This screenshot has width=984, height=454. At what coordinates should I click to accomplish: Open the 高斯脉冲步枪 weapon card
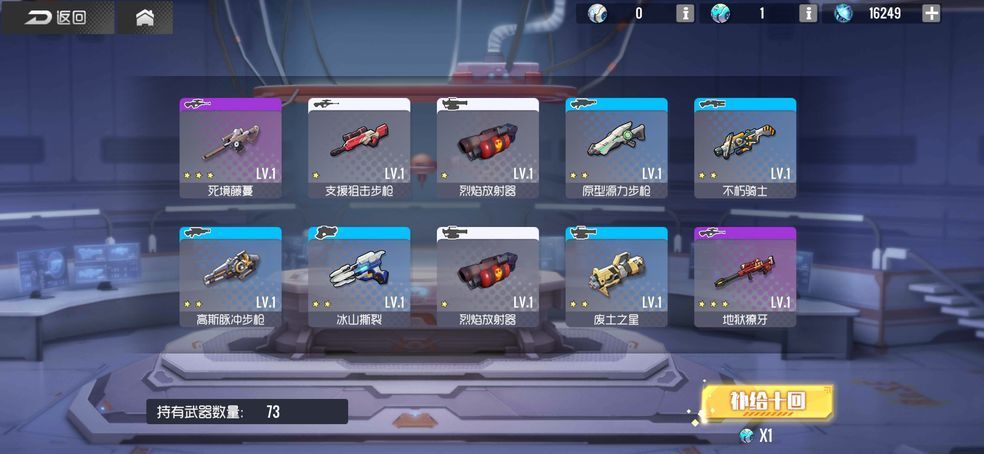click(x=230, y=277)
